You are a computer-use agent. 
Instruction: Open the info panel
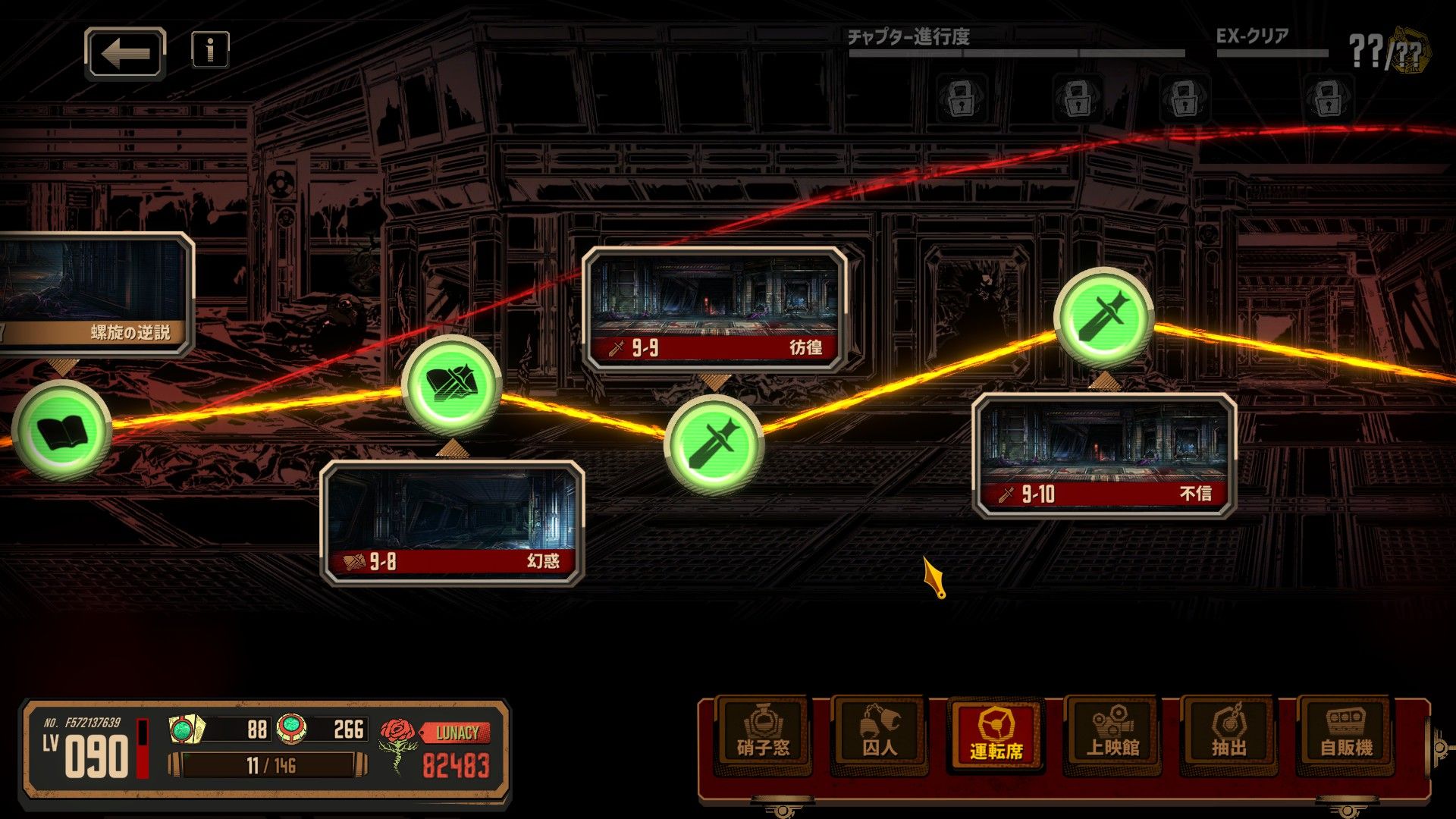click(x=210, y=50)
